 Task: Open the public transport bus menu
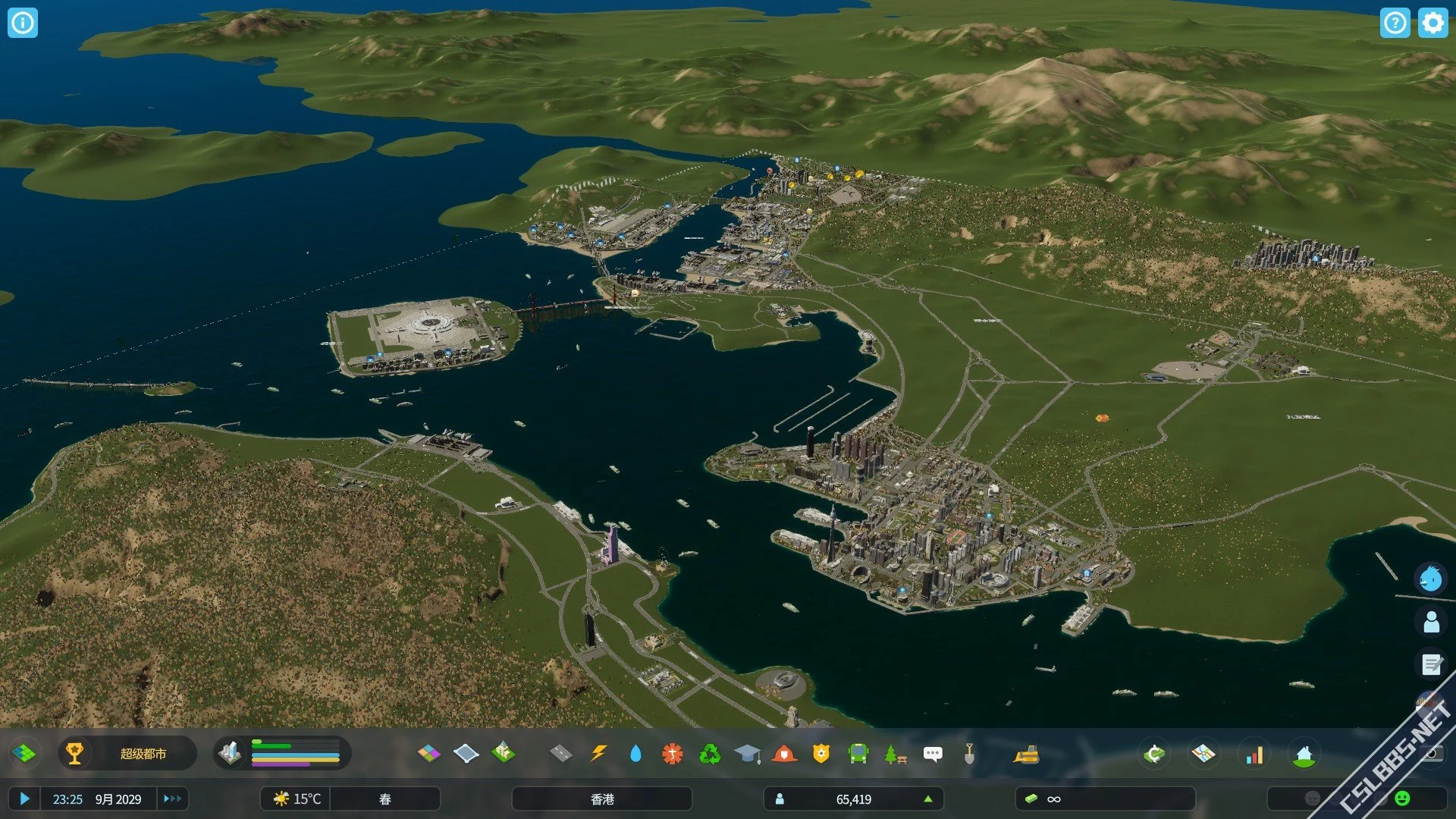coord(858,754)
